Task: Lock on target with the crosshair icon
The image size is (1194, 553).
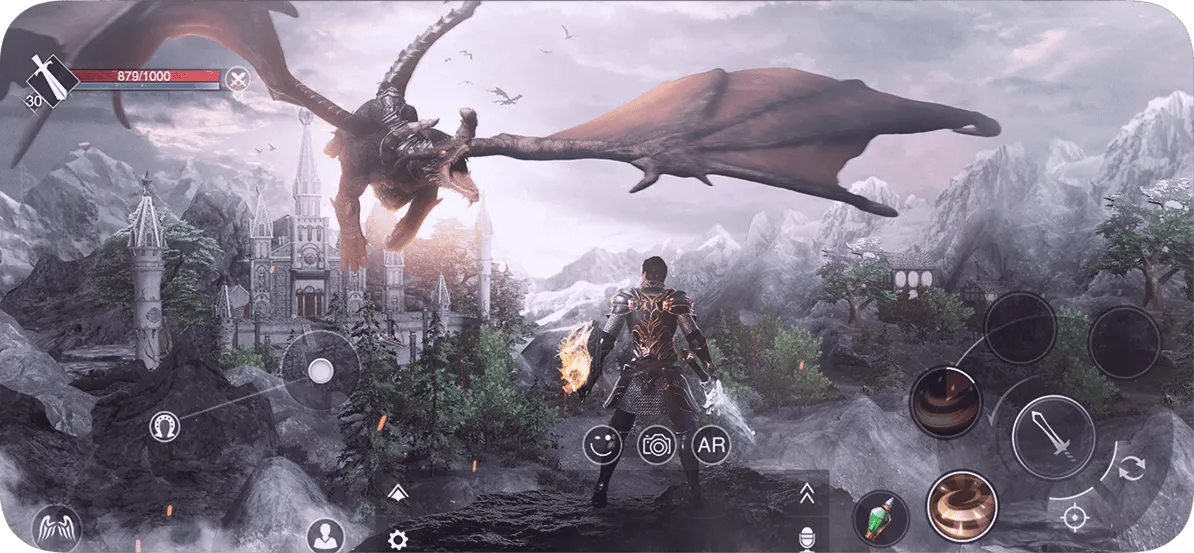Action: tap(1074, 516)
